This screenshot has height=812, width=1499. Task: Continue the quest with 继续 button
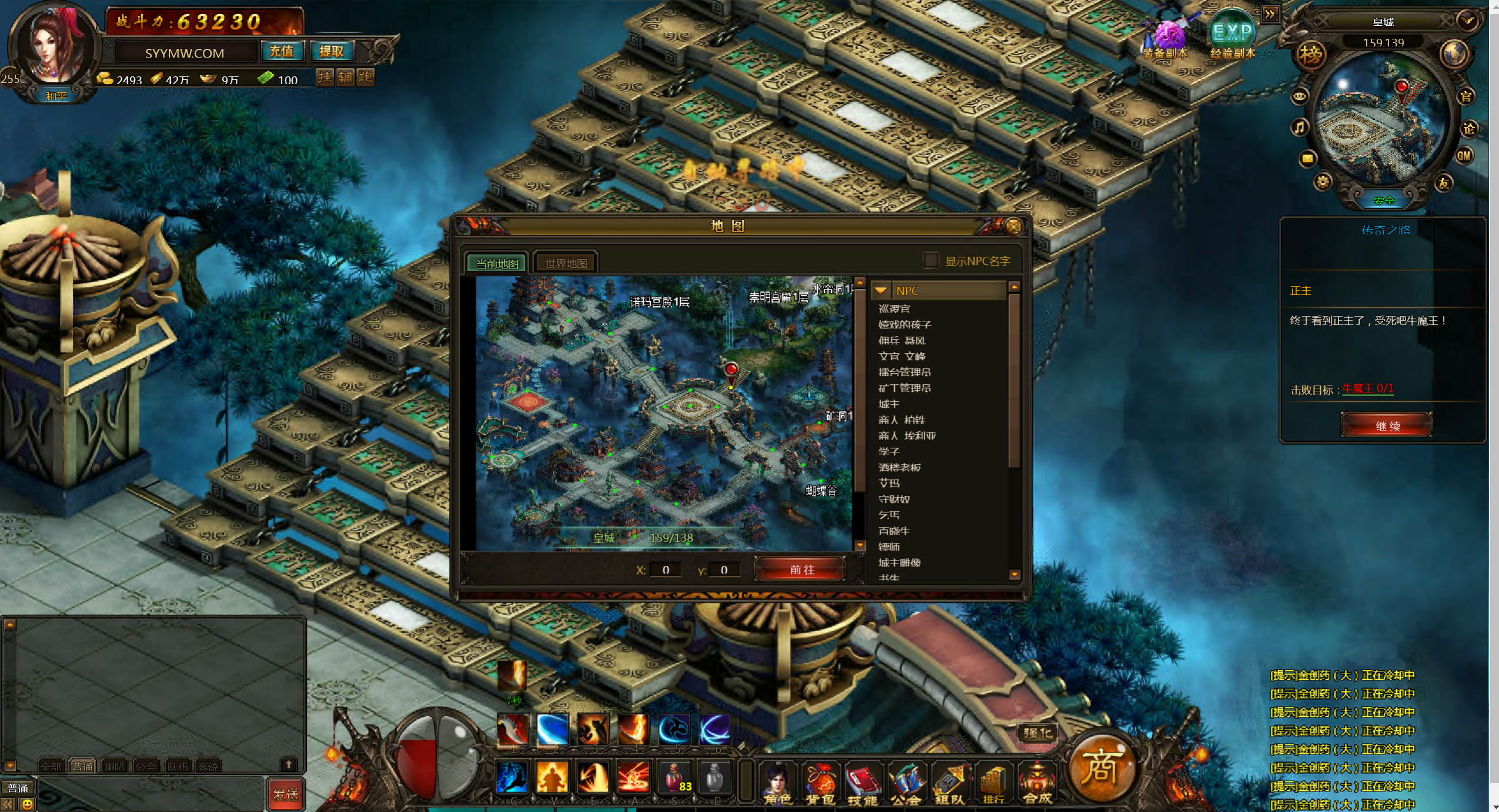[1386, 425]
